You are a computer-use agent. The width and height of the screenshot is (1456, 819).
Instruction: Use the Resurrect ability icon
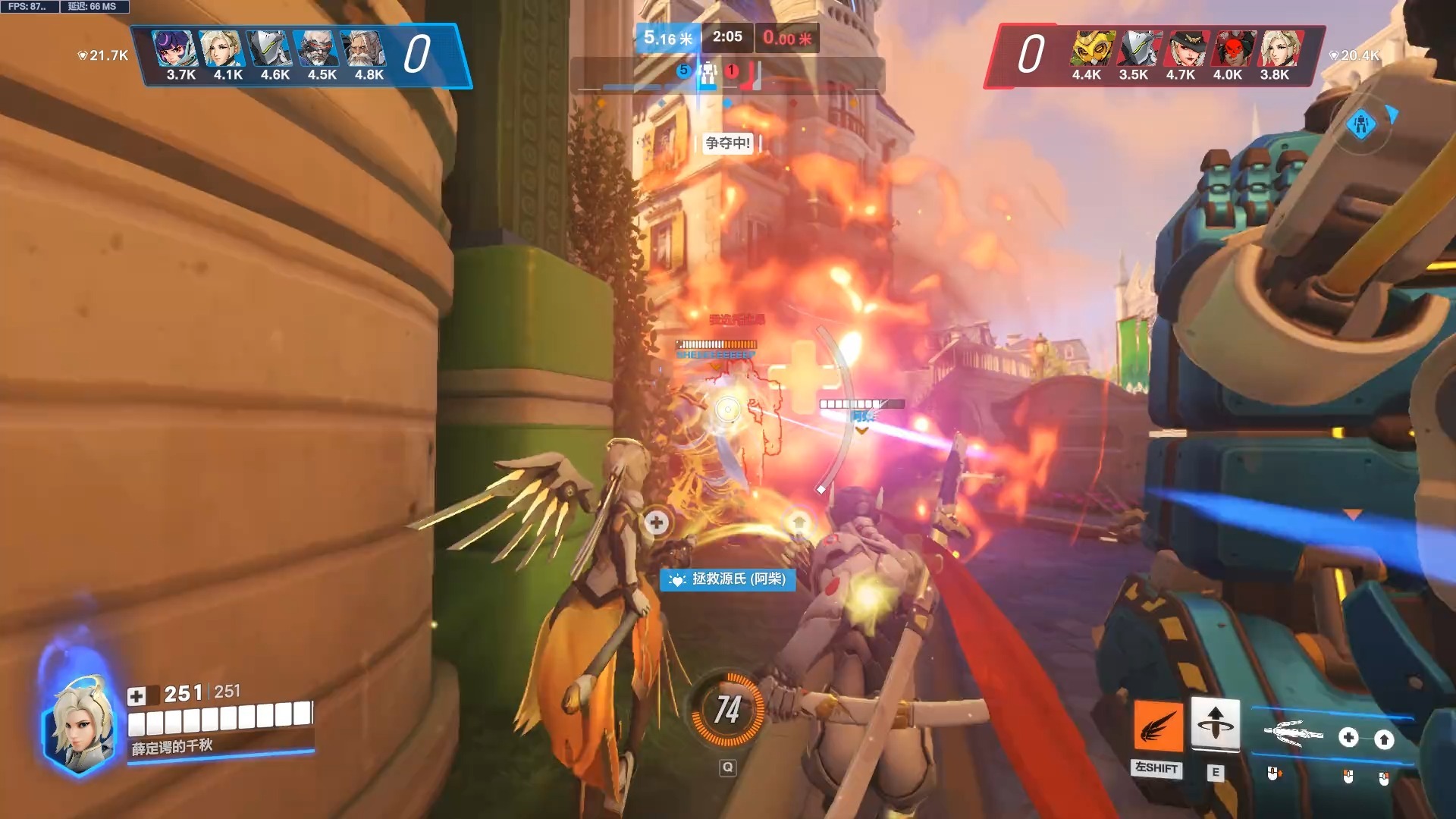pos(1215,723)
